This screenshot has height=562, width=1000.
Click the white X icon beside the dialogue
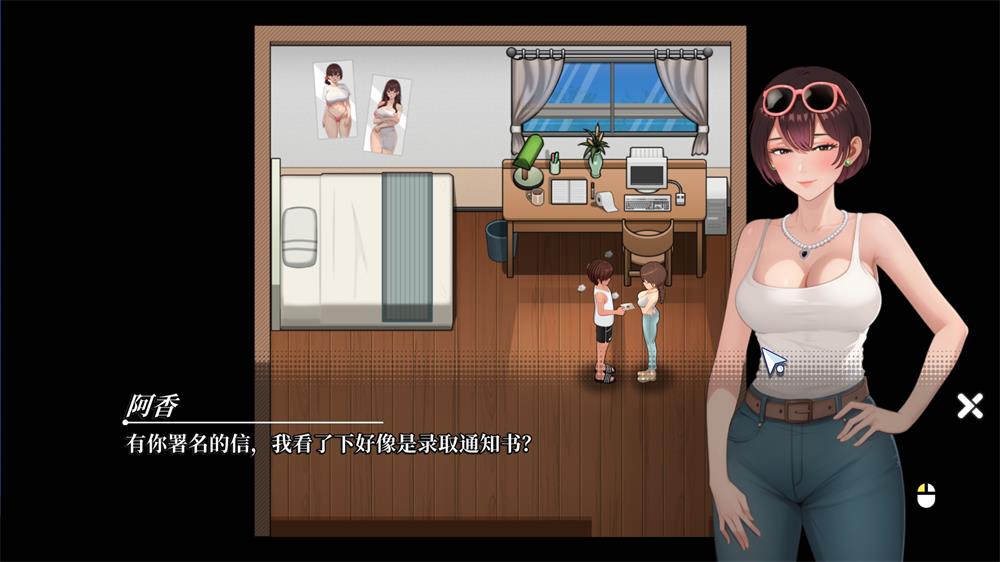(x=969, y=405)
